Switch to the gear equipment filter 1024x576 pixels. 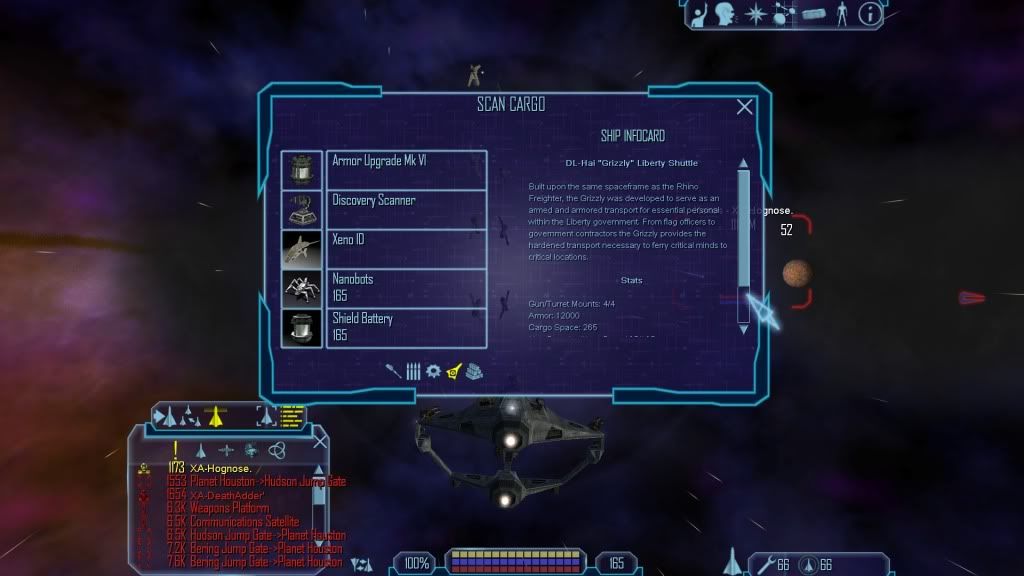[x=433, y=370]
